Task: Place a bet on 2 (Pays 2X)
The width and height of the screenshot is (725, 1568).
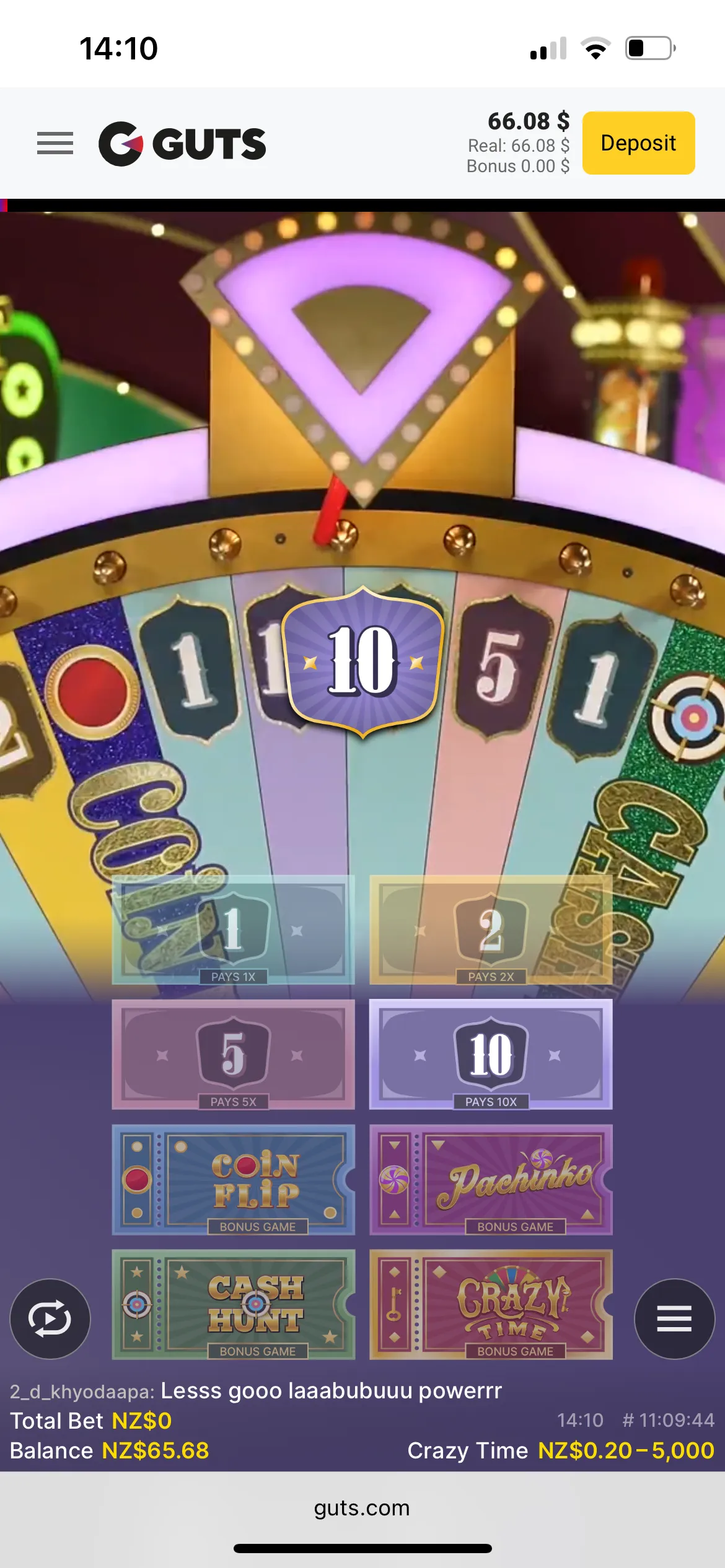Action: pos(491,930)
